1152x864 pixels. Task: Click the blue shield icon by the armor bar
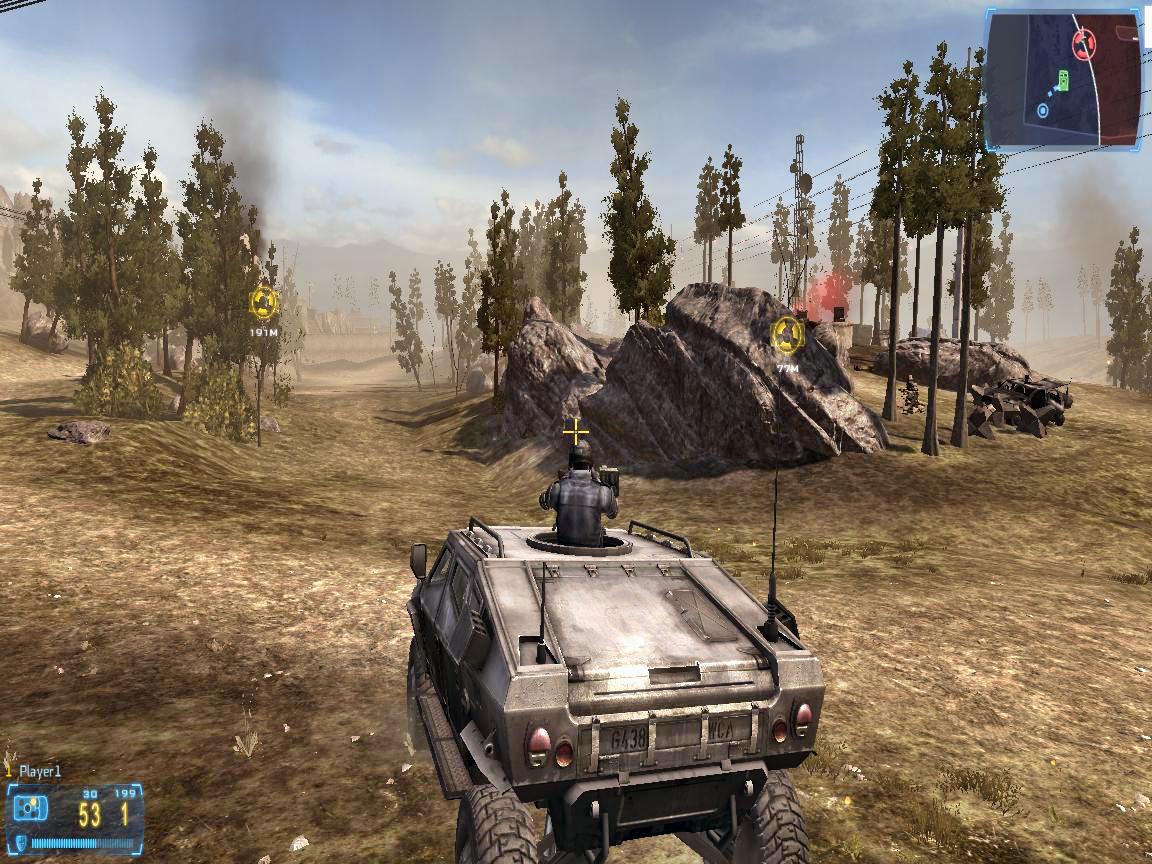(23, 843)
